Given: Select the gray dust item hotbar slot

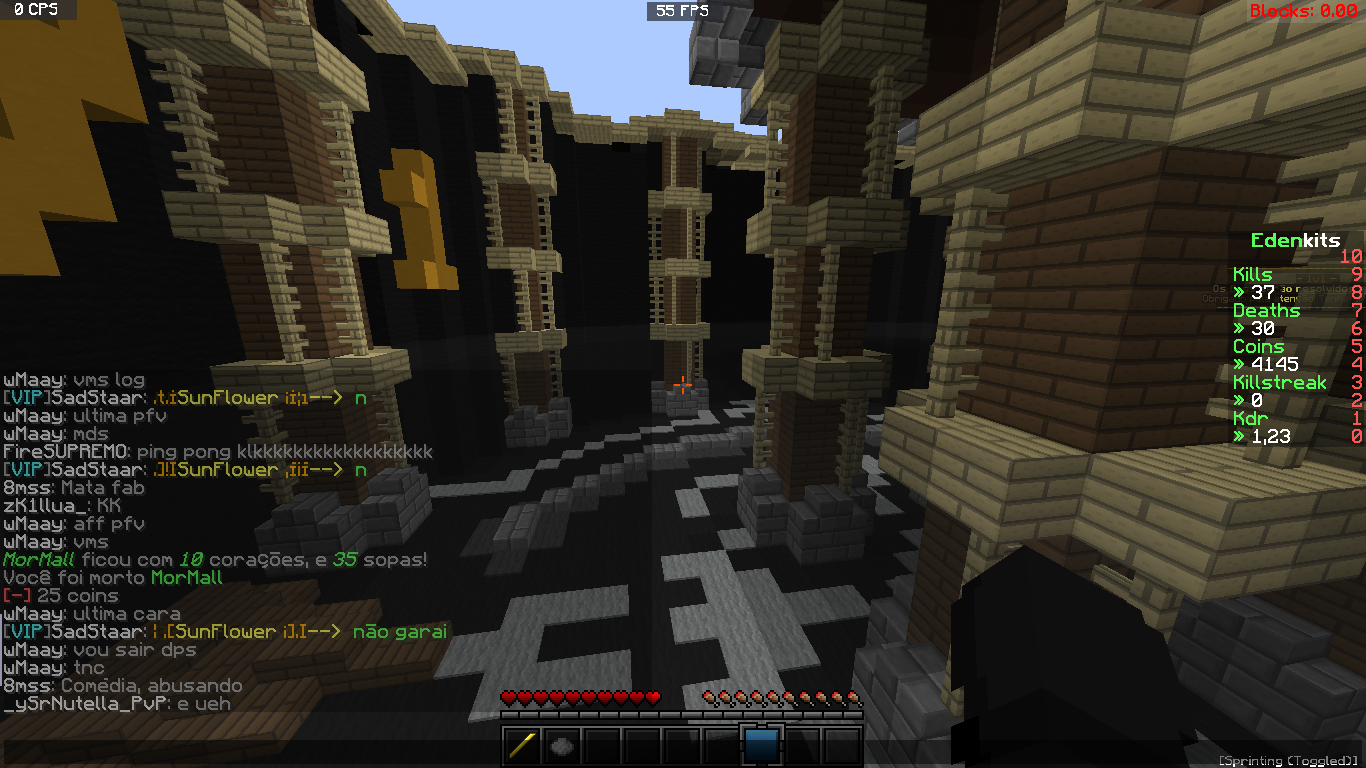Looking at the screenshot, I should tap(562, 745).
